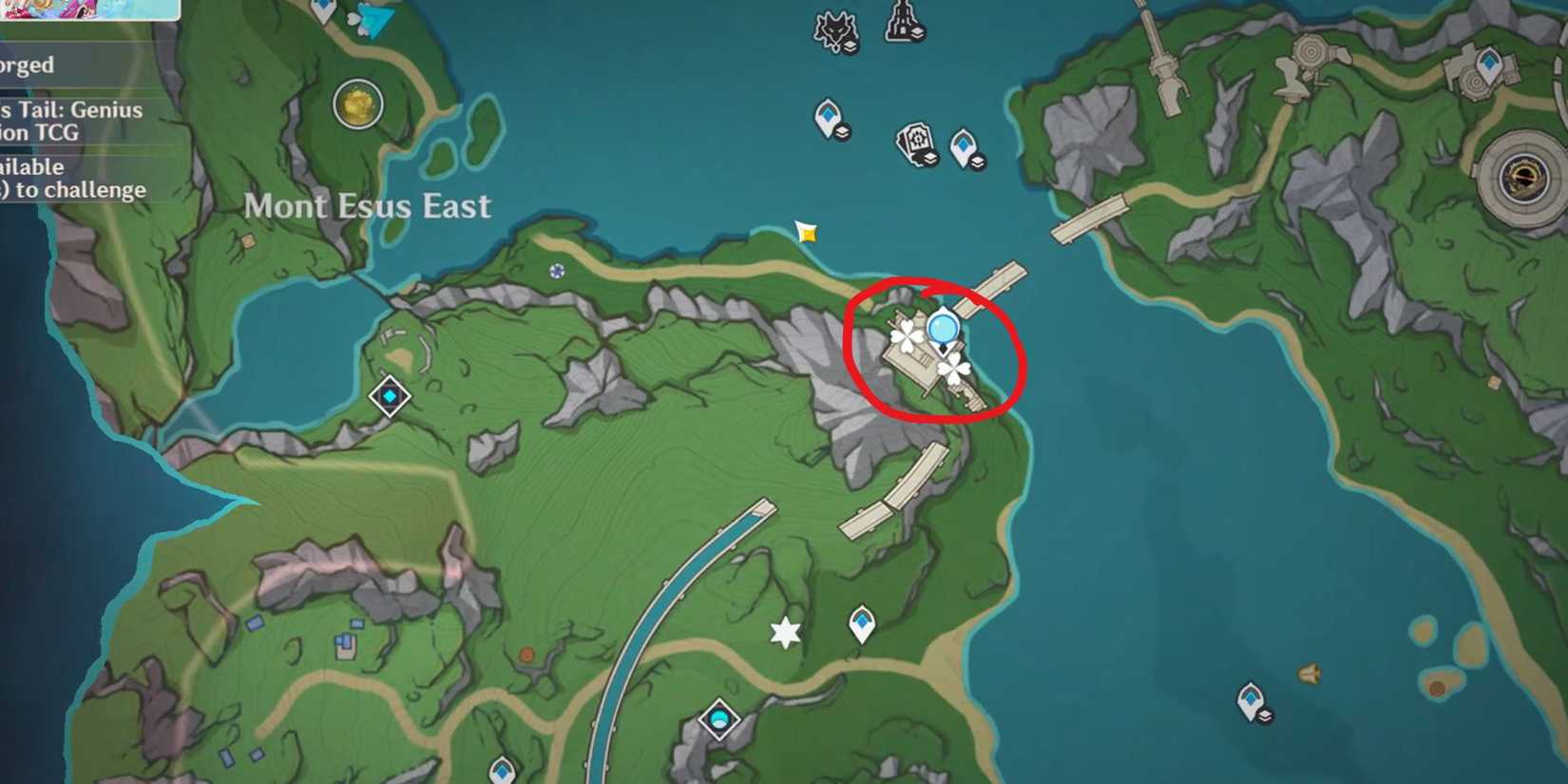This screenshot has width=1568, height=784.
Task: Click the hydro orb inside the red circle
Action: (942, 328)
